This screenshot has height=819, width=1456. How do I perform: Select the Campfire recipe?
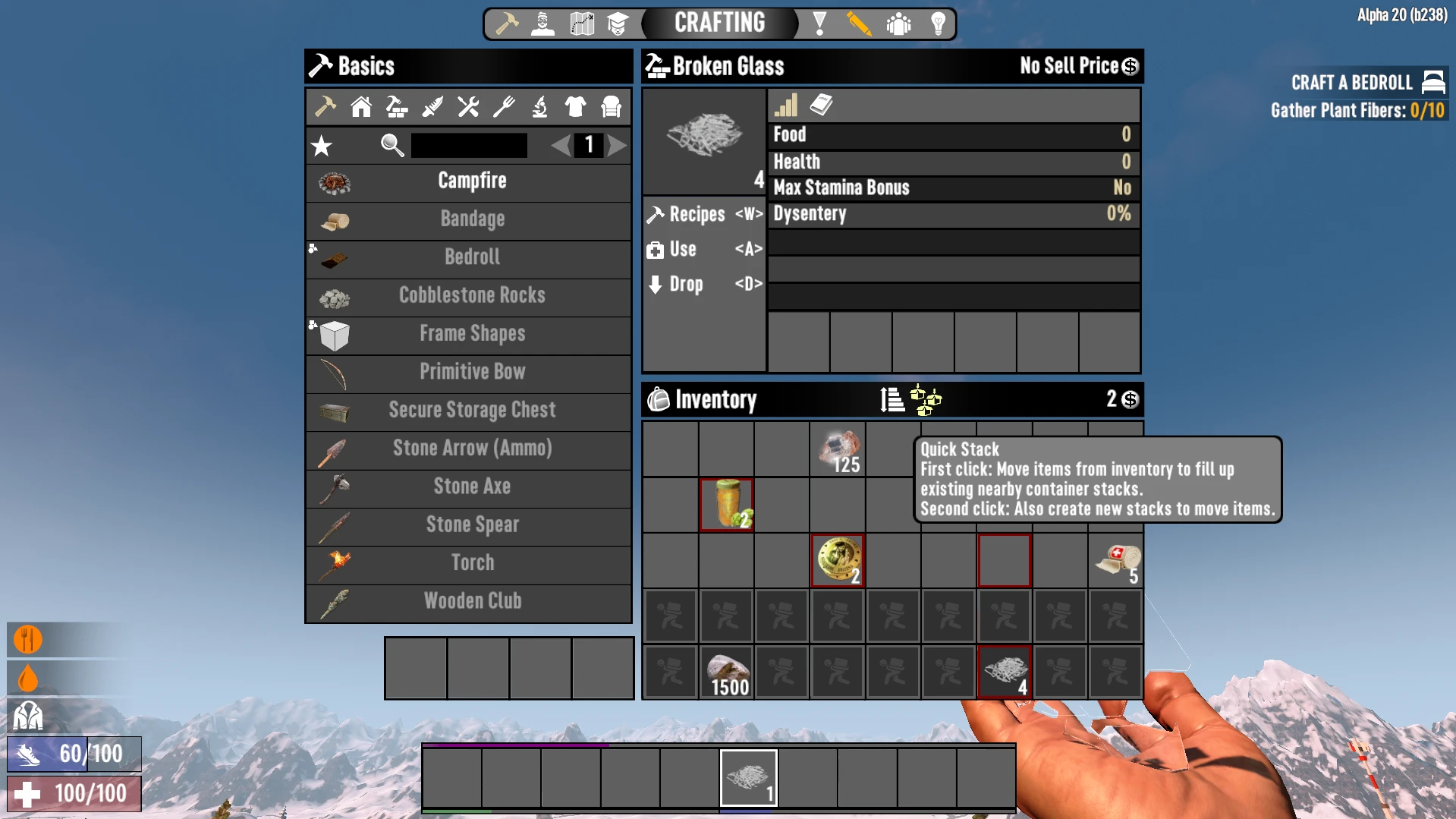470,181
